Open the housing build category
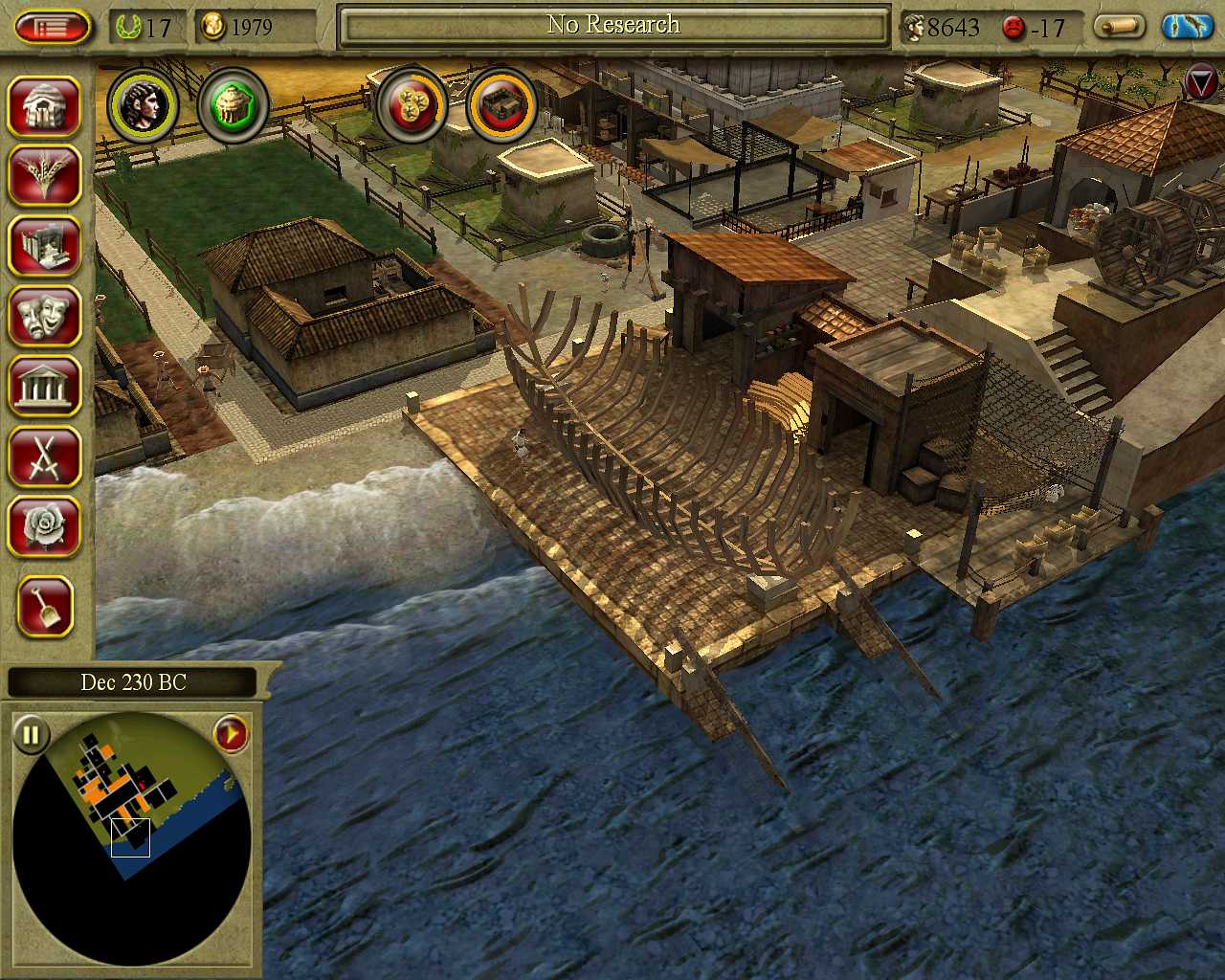 click(x=44, y=106)
